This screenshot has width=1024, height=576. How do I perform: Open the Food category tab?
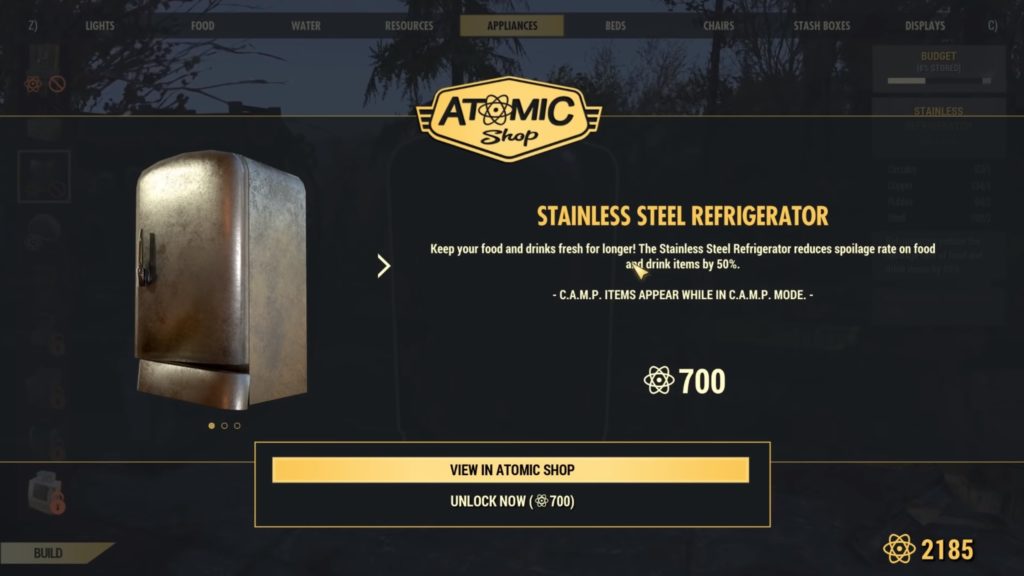pos(203,26)
